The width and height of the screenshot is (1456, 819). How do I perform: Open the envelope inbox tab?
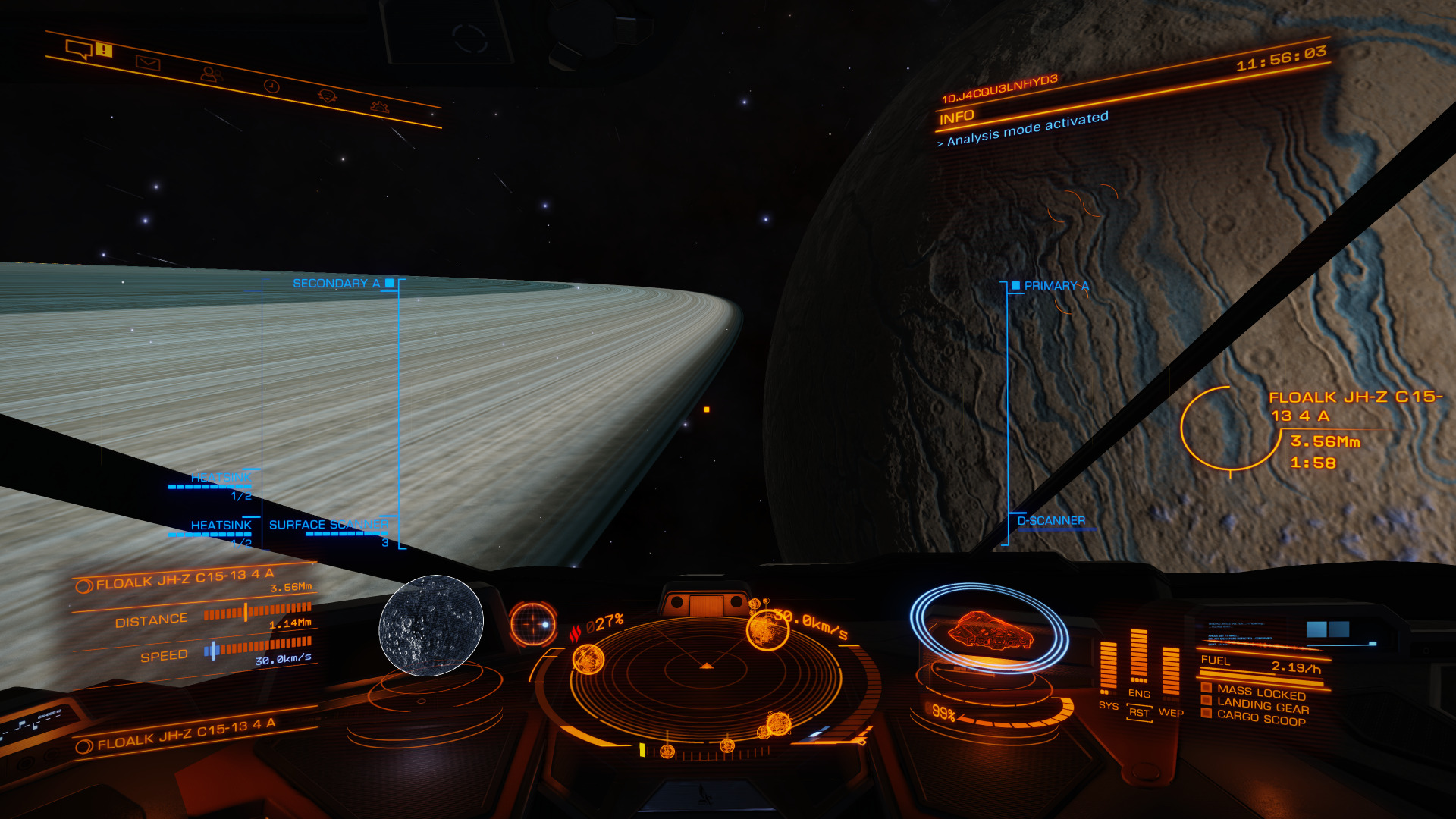[x=147, y=63]
